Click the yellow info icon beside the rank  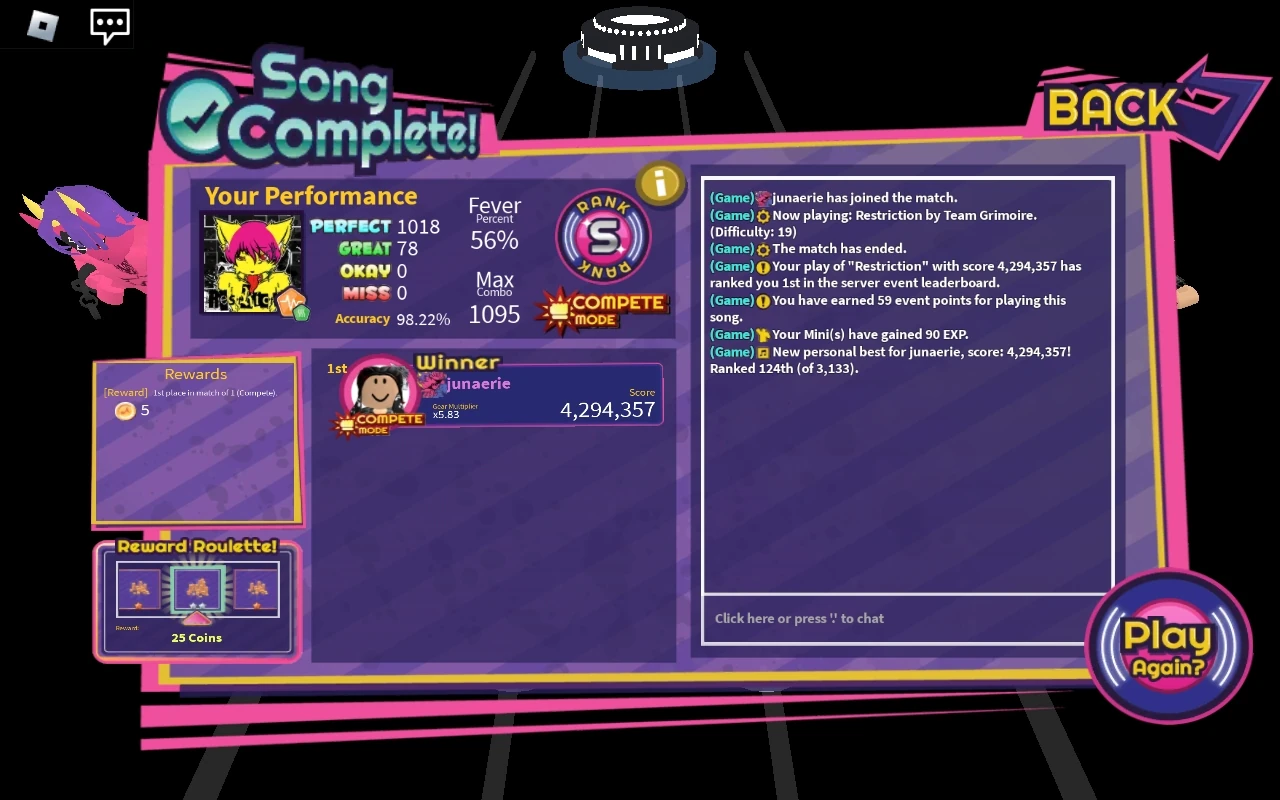662,183
